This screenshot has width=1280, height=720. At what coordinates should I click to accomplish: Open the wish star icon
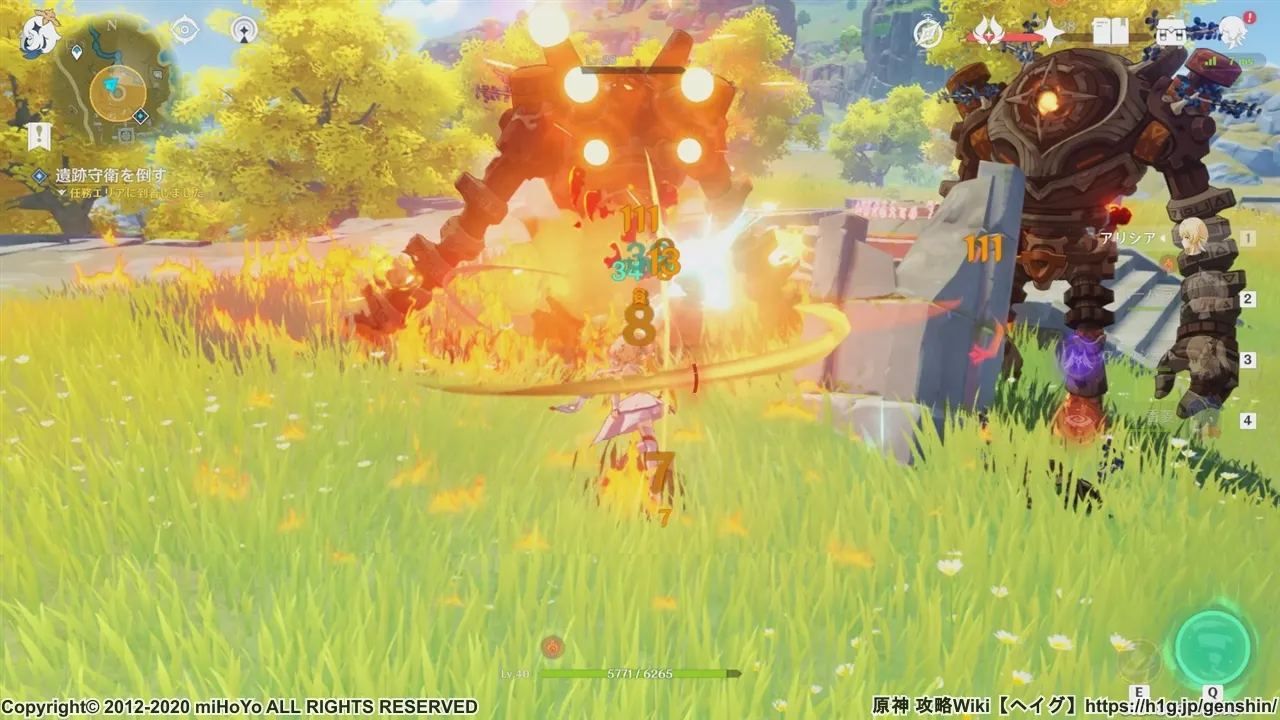1050,33
